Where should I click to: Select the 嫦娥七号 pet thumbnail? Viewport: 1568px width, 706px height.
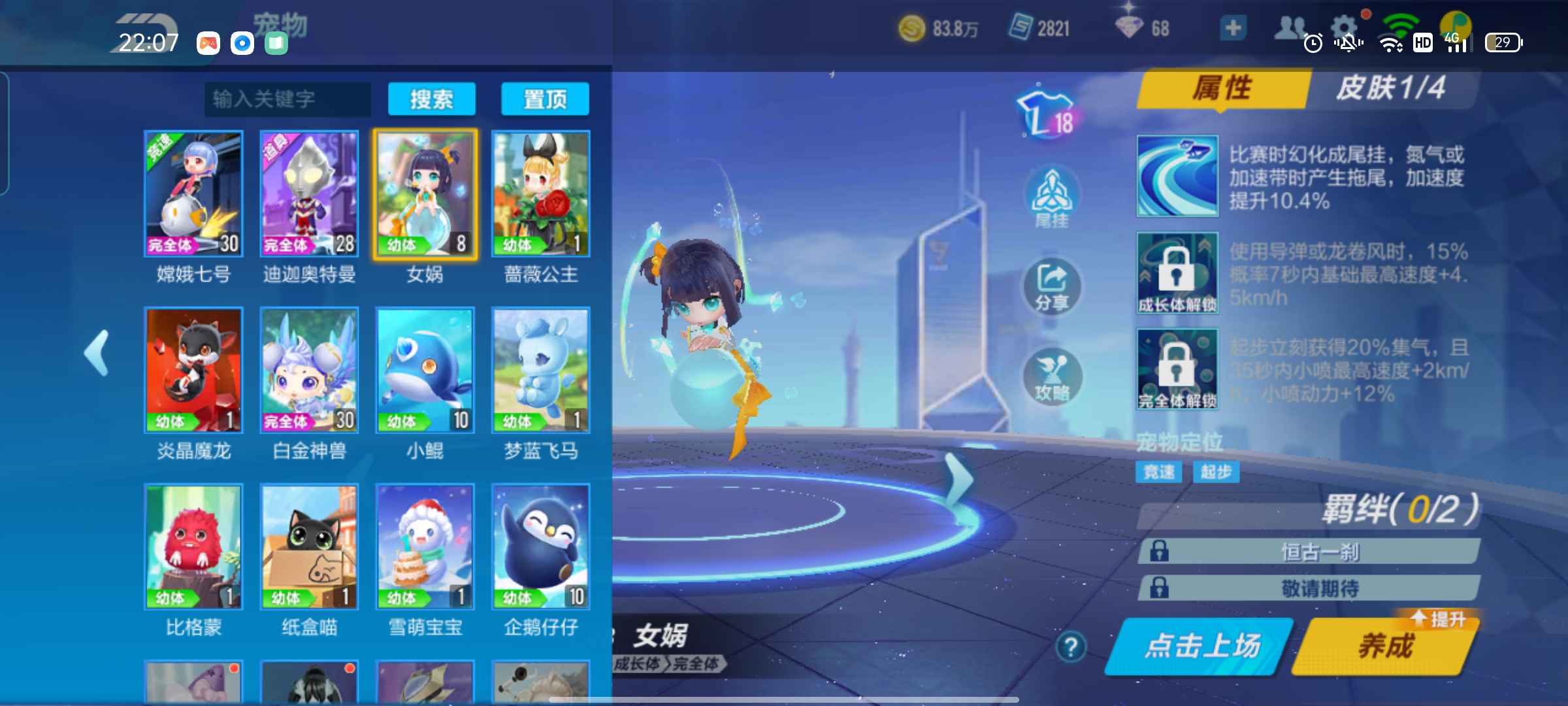click(193, 193)
